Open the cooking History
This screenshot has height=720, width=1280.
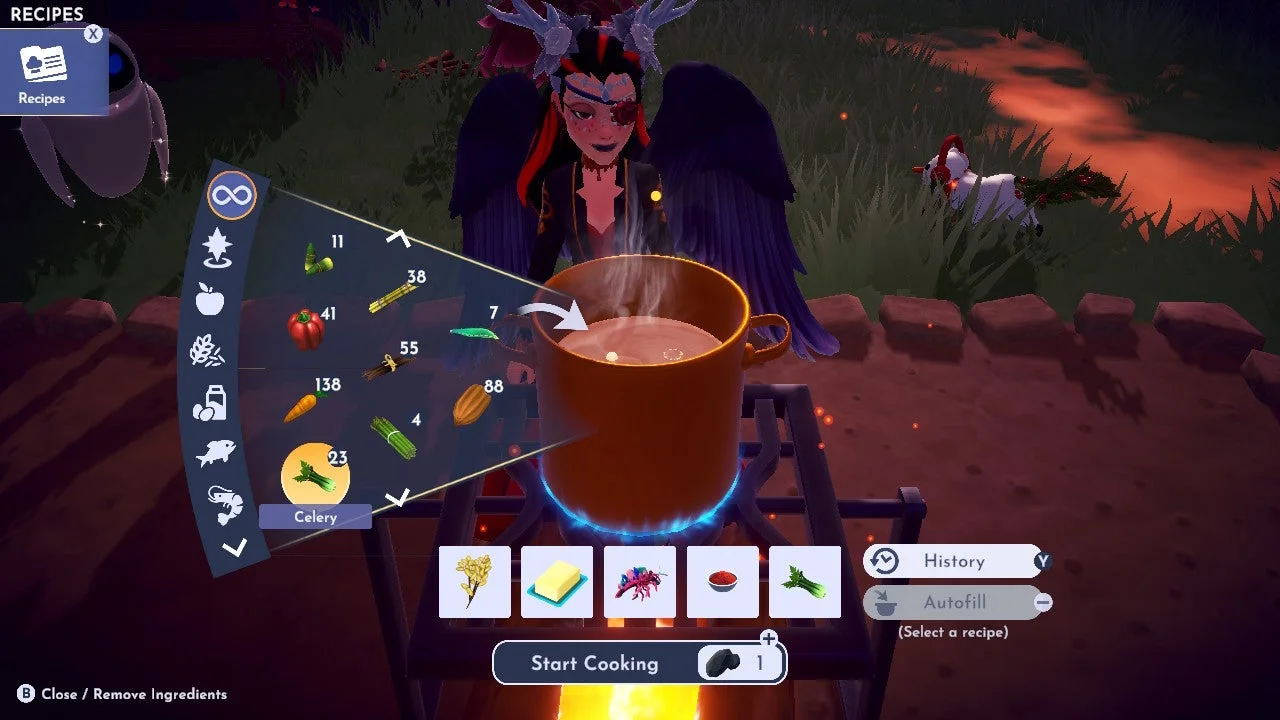point(952,561)
